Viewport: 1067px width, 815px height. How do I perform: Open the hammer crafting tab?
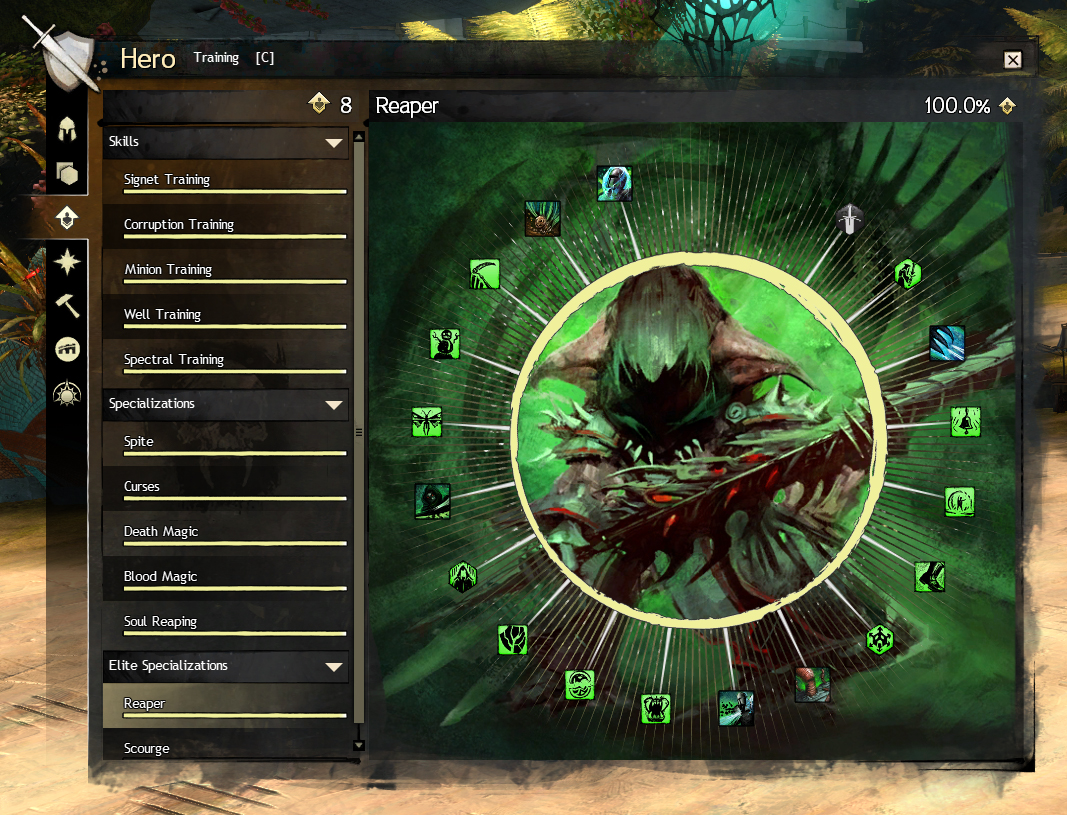pos(68,305)
